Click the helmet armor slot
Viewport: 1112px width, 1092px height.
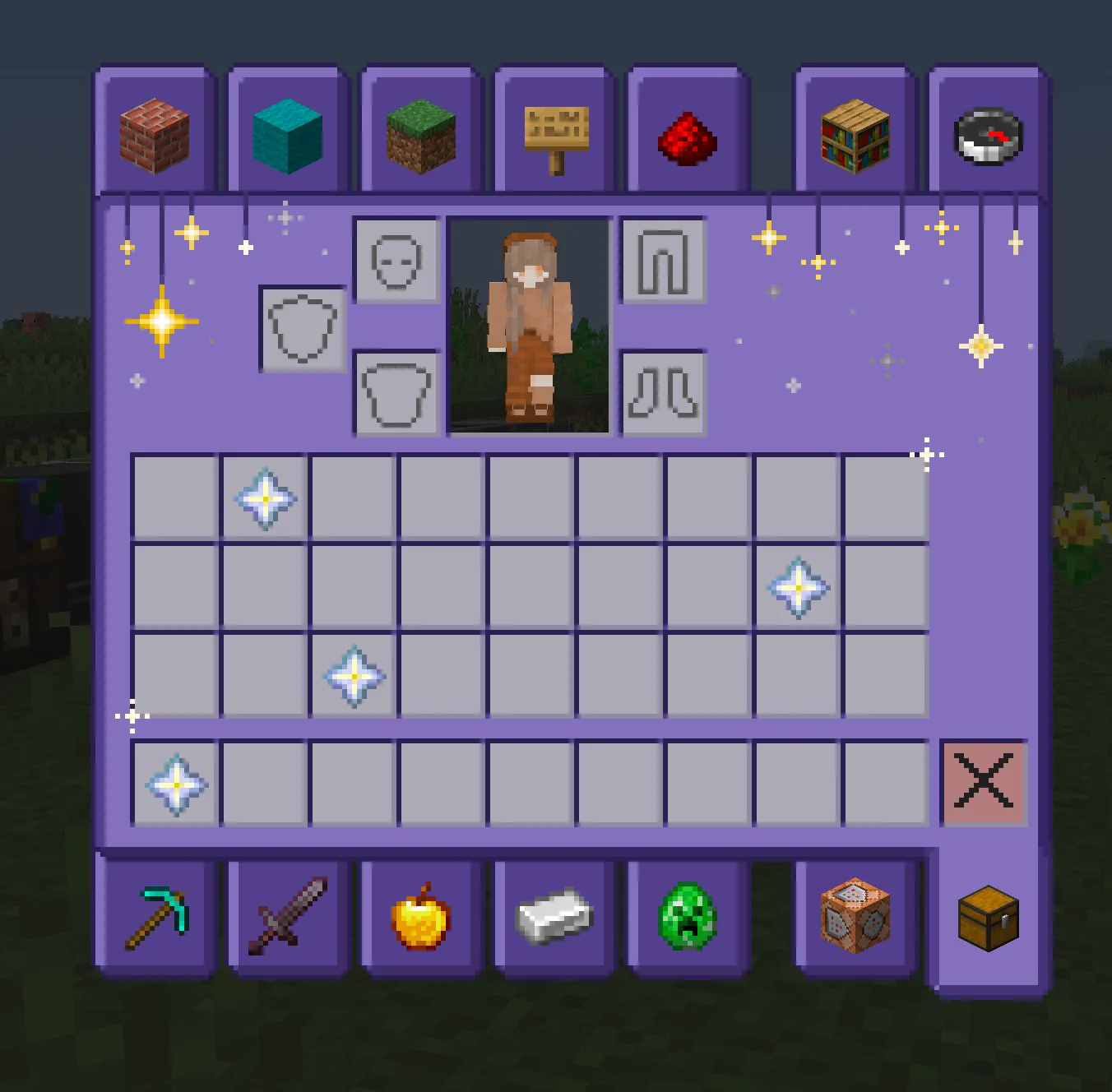click(x=398, y=261)
